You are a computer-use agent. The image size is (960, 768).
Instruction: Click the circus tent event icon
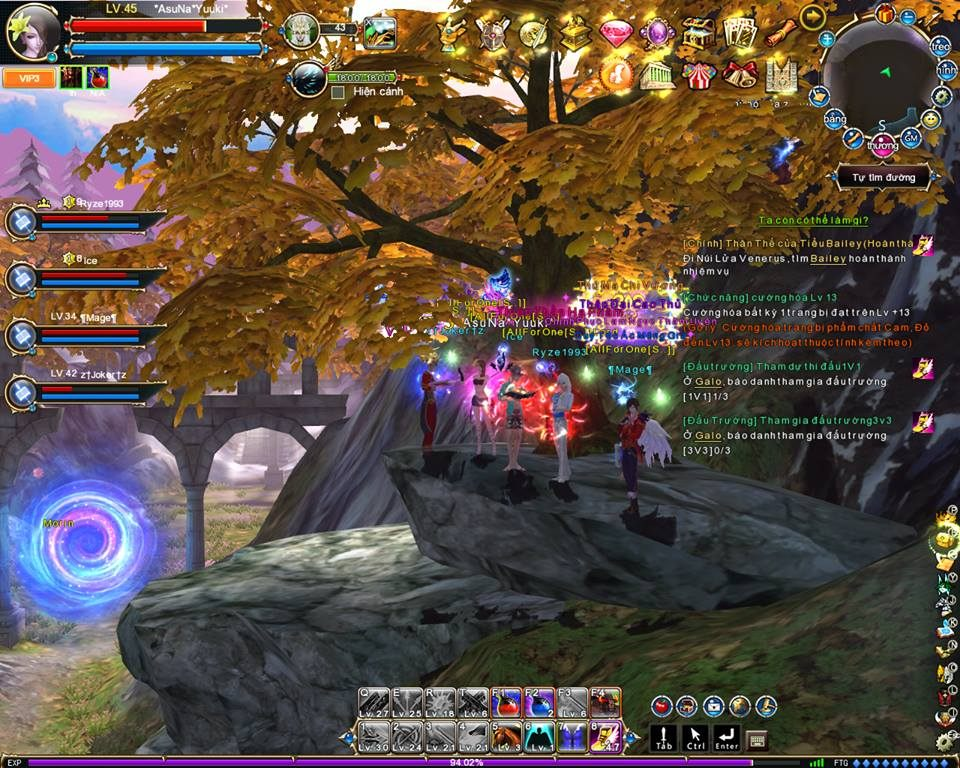pyautogui.click(x=698, y=75)
